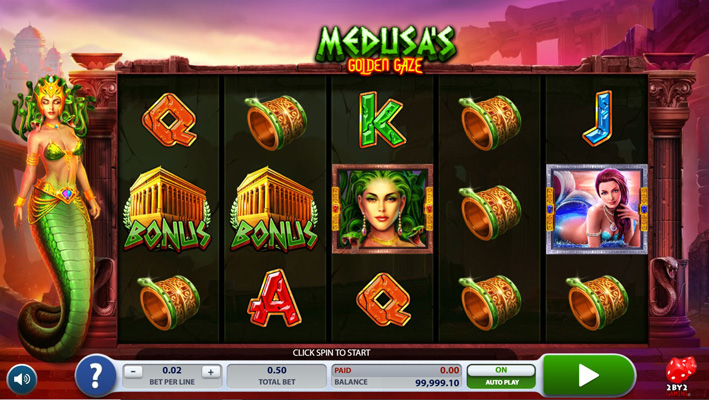Start a spin with the green play button

[588, 376]
